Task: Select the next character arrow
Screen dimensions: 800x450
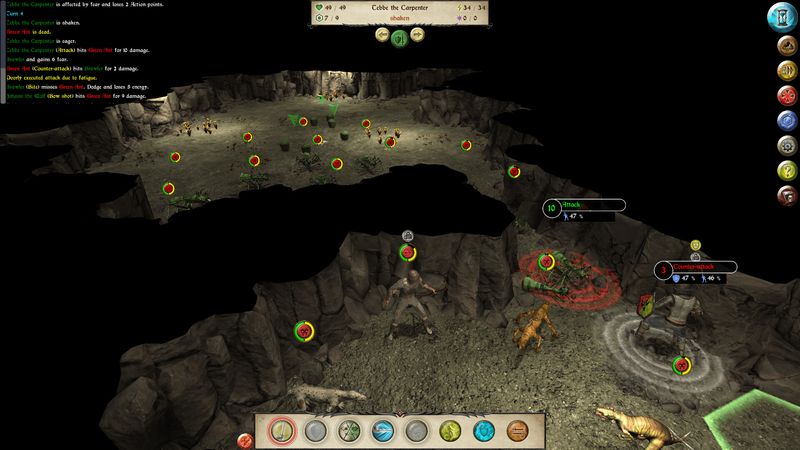Action: tap(418, 35)
